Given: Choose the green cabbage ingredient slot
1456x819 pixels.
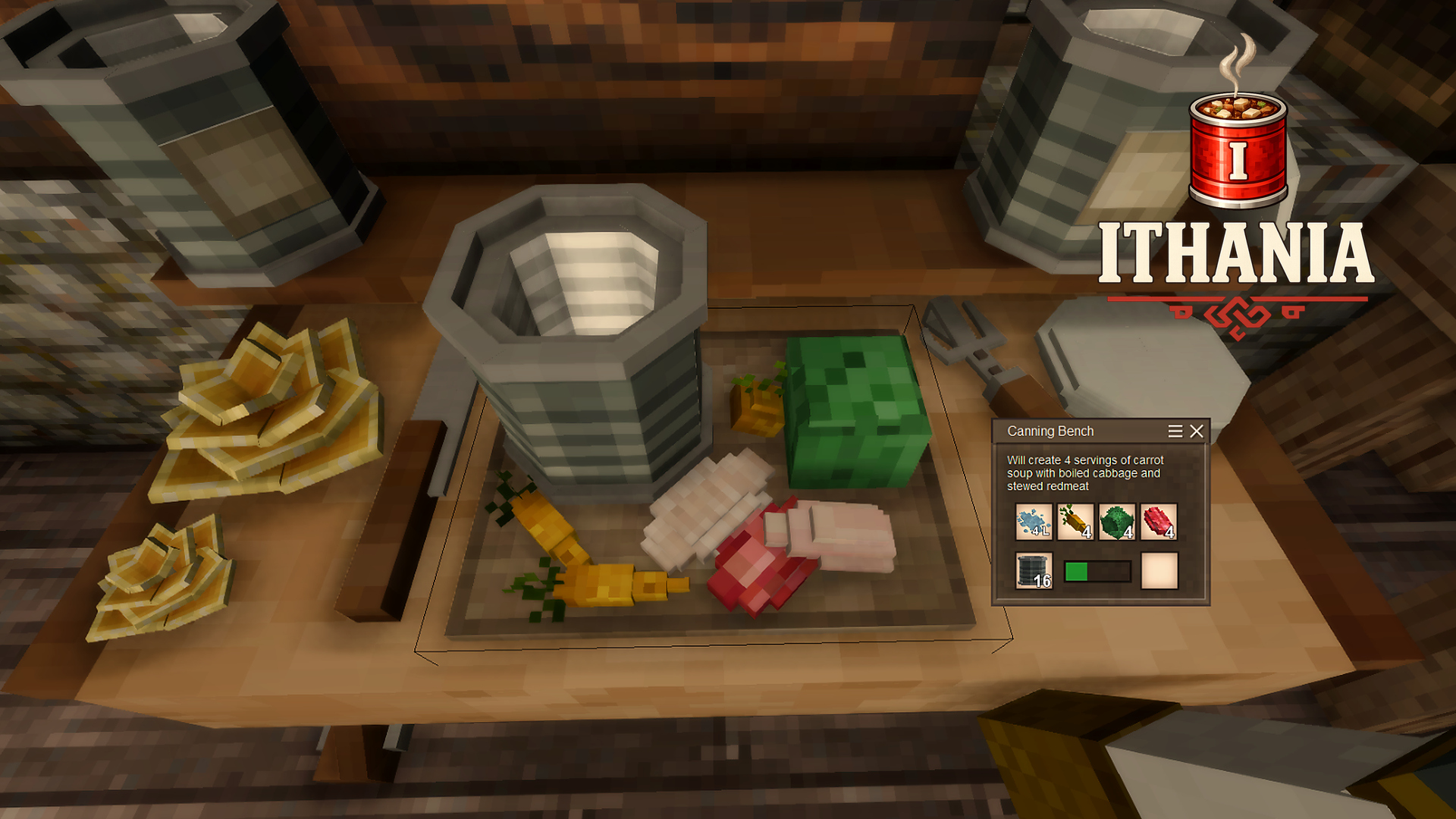Looking at the screenshot, I should [1117, 522].
